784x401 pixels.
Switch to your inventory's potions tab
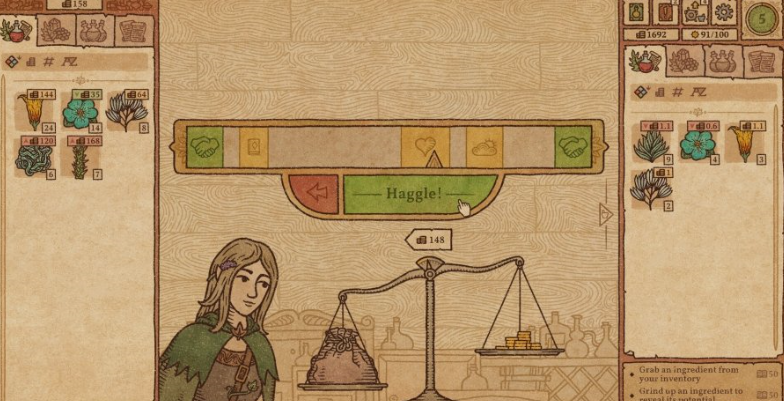click(x=722, y=61)
